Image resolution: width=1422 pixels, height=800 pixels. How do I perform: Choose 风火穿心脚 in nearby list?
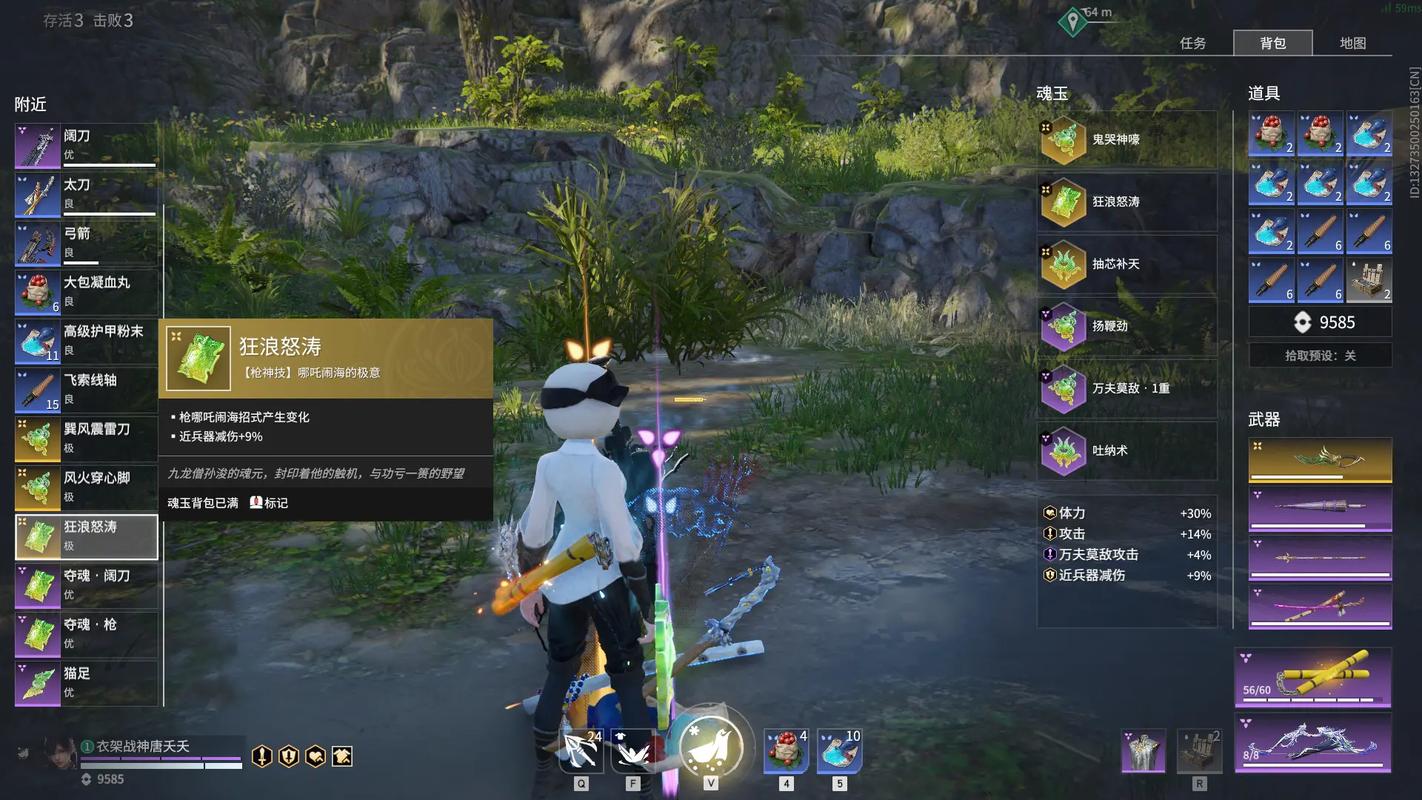pyautogui.click(x=87, y=489)
